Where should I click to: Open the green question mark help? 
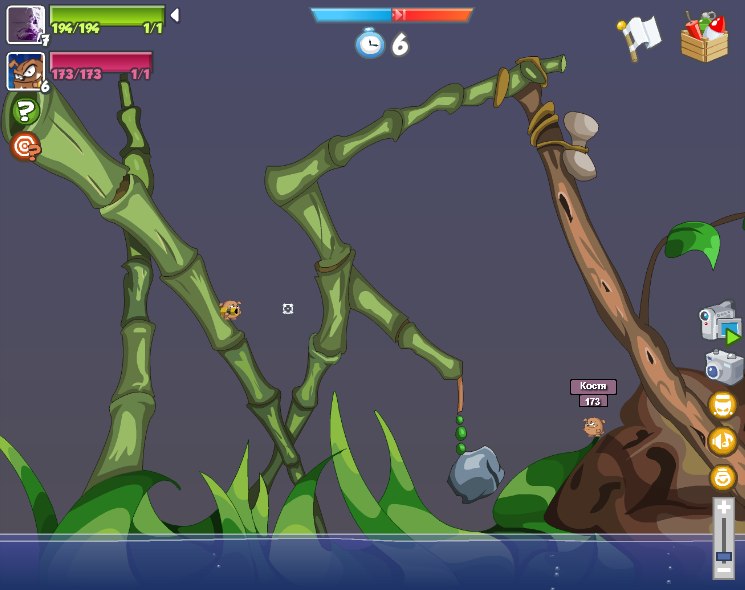pyautogui.click(x=25, y=112)
